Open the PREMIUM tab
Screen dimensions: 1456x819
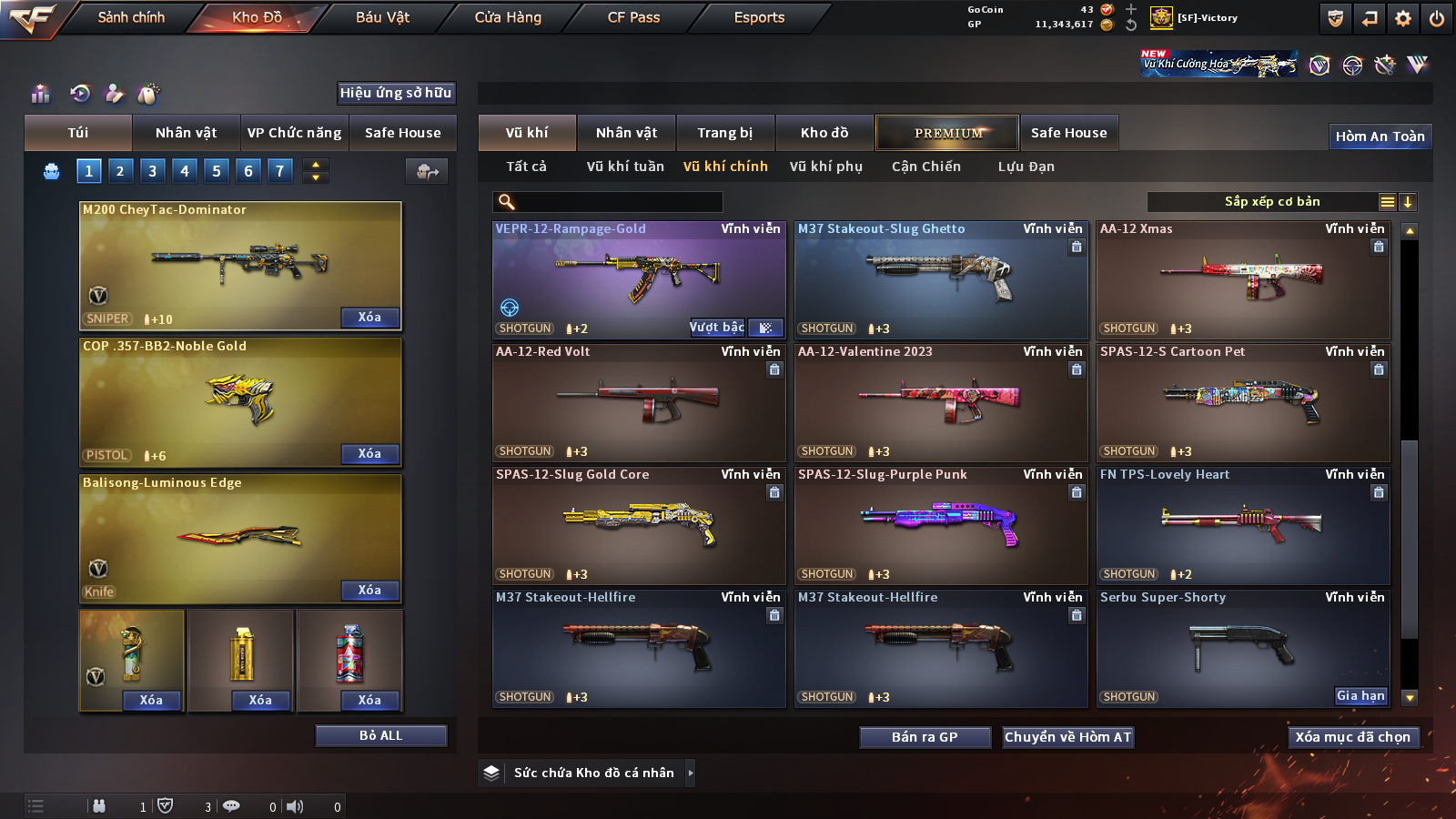(x=947, y=133)
